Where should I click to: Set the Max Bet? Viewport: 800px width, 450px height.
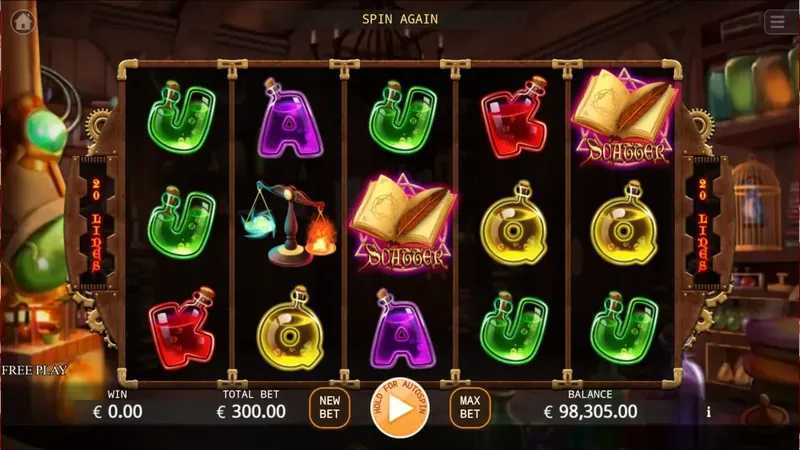(x=470, y=408)
